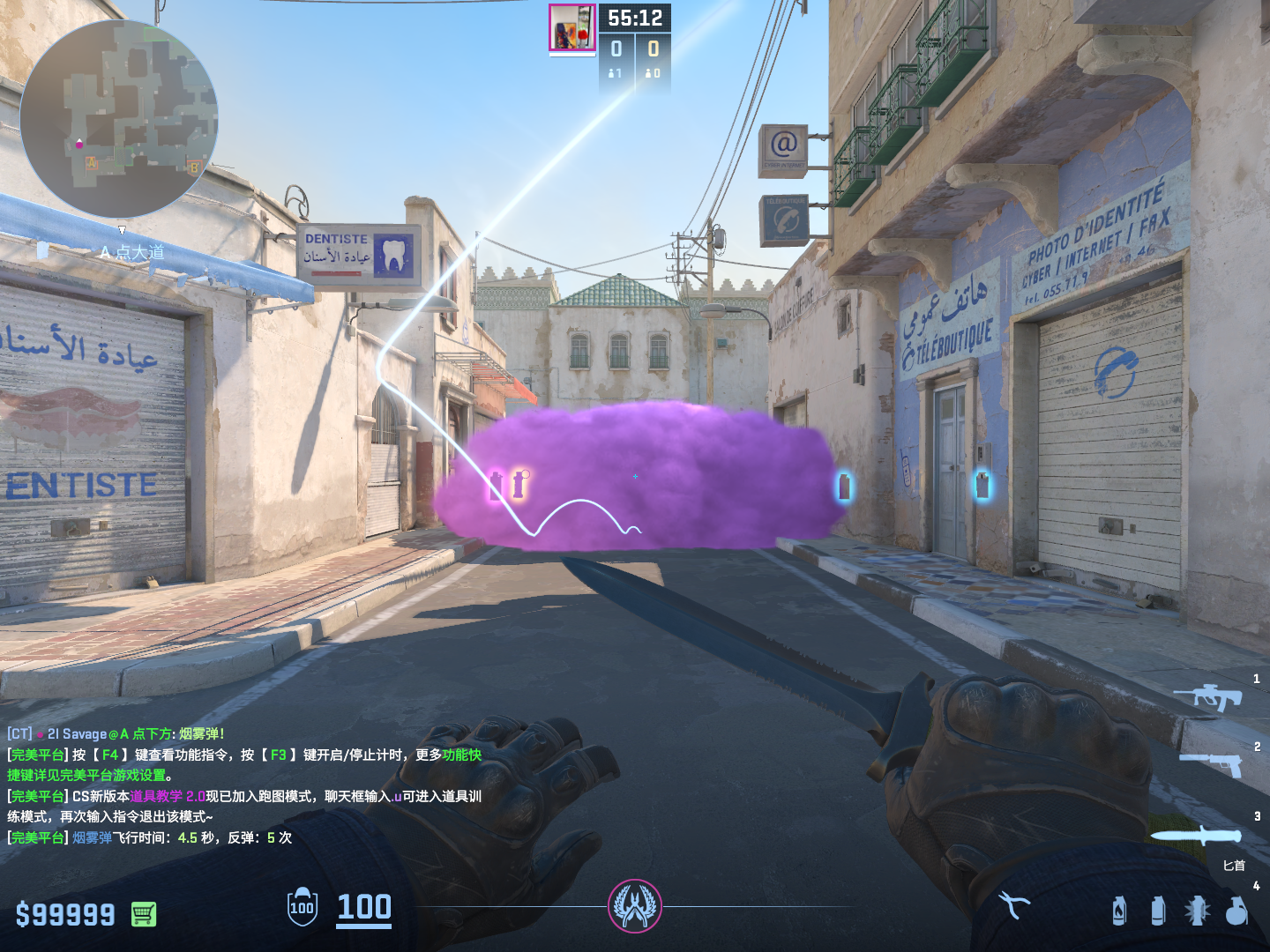
Task: Select the flashbang grenade icon
Action: [1197, 911]
